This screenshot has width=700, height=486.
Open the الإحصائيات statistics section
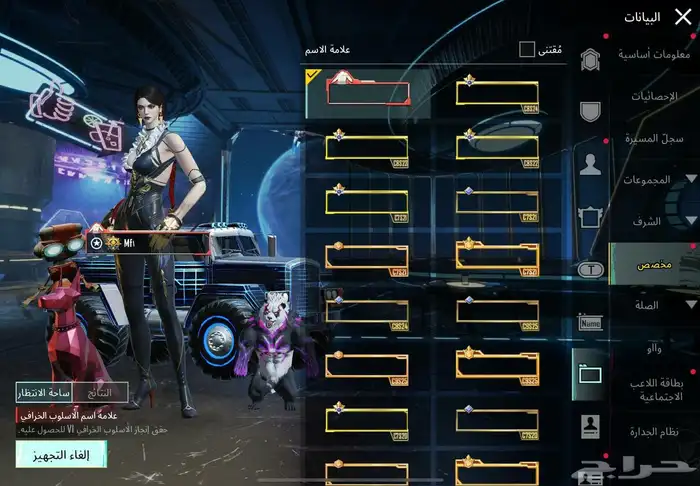coord(655,96)
